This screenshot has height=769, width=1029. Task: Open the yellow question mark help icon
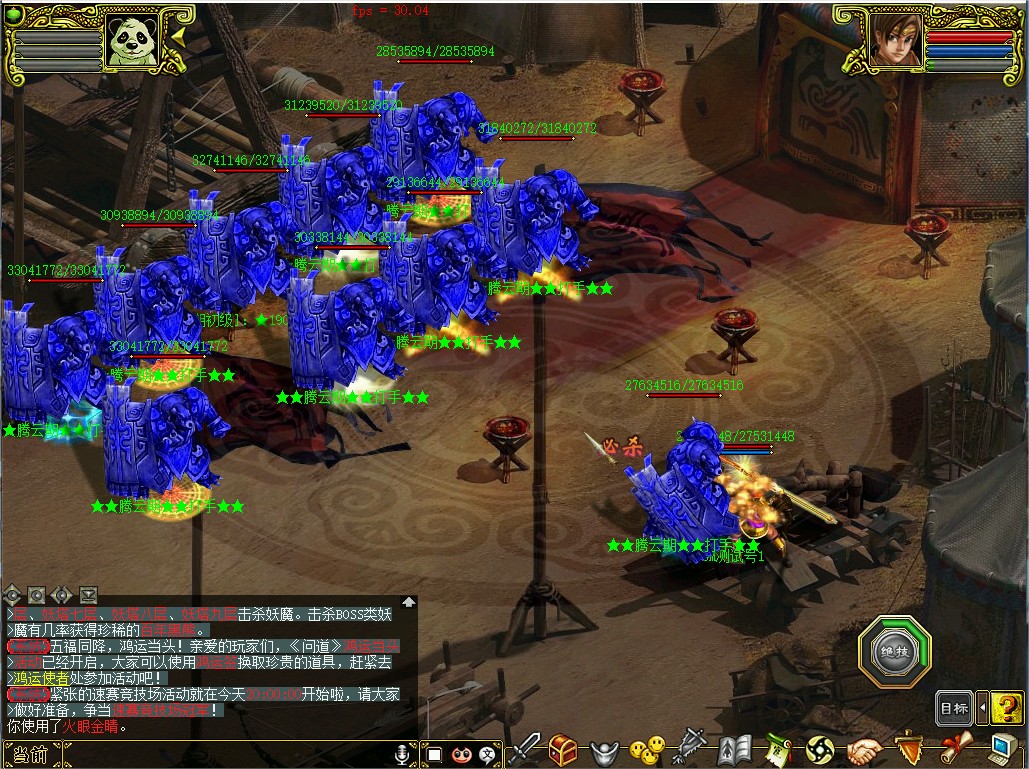(1008, 708)
